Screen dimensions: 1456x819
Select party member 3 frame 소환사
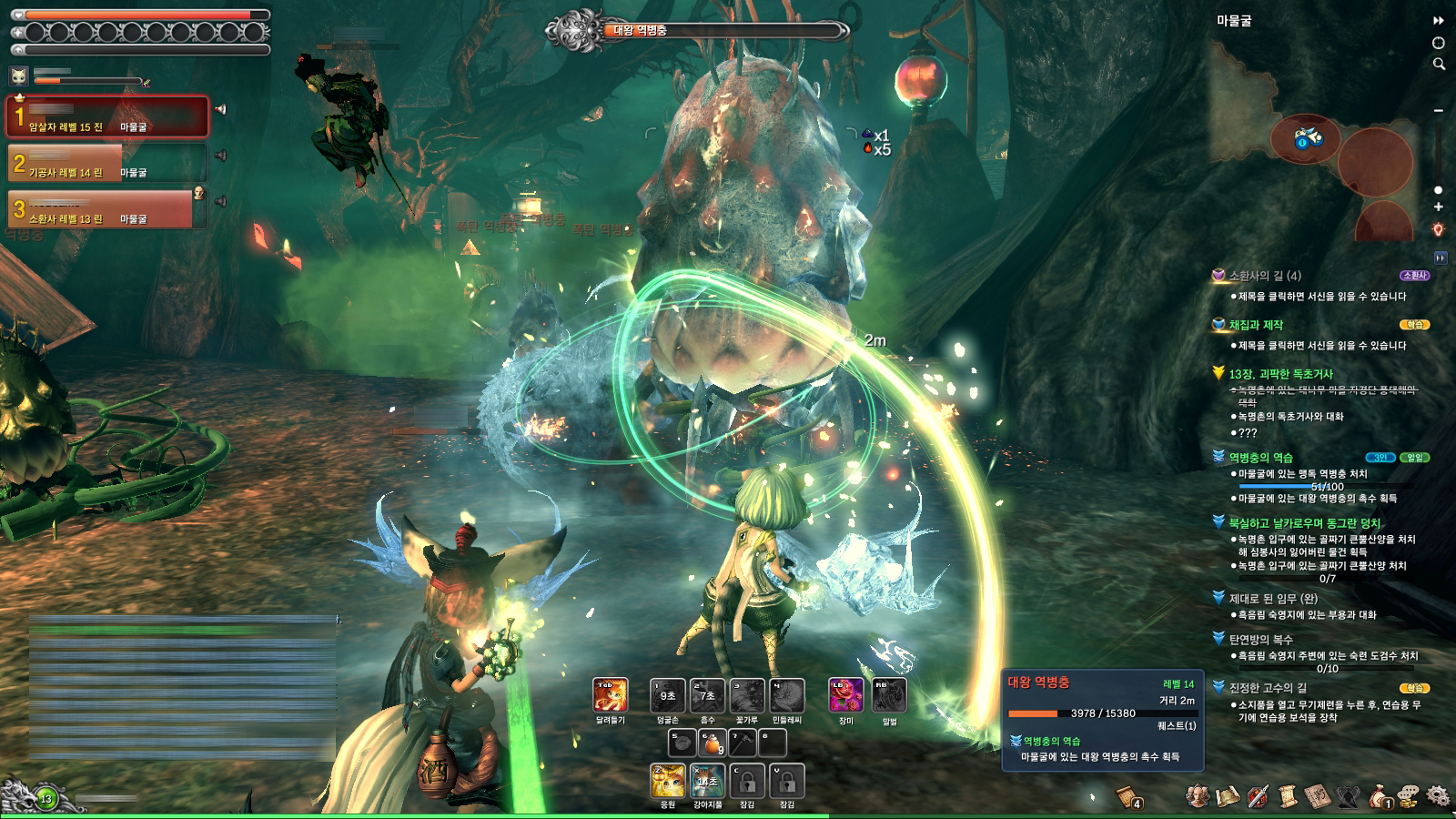[x=107, y=209]
